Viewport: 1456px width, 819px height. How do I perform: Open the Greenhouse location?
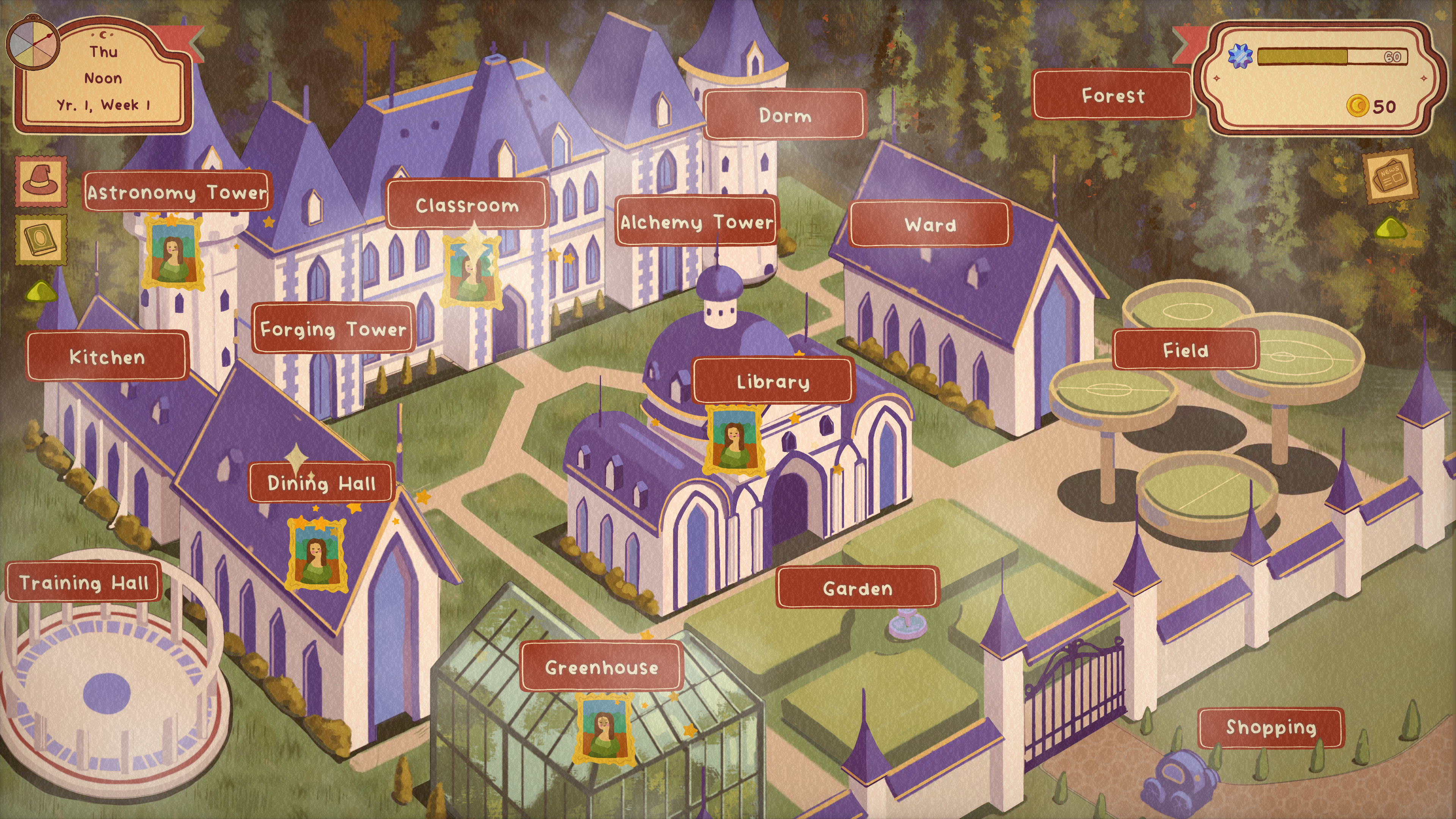coord(601,667)
